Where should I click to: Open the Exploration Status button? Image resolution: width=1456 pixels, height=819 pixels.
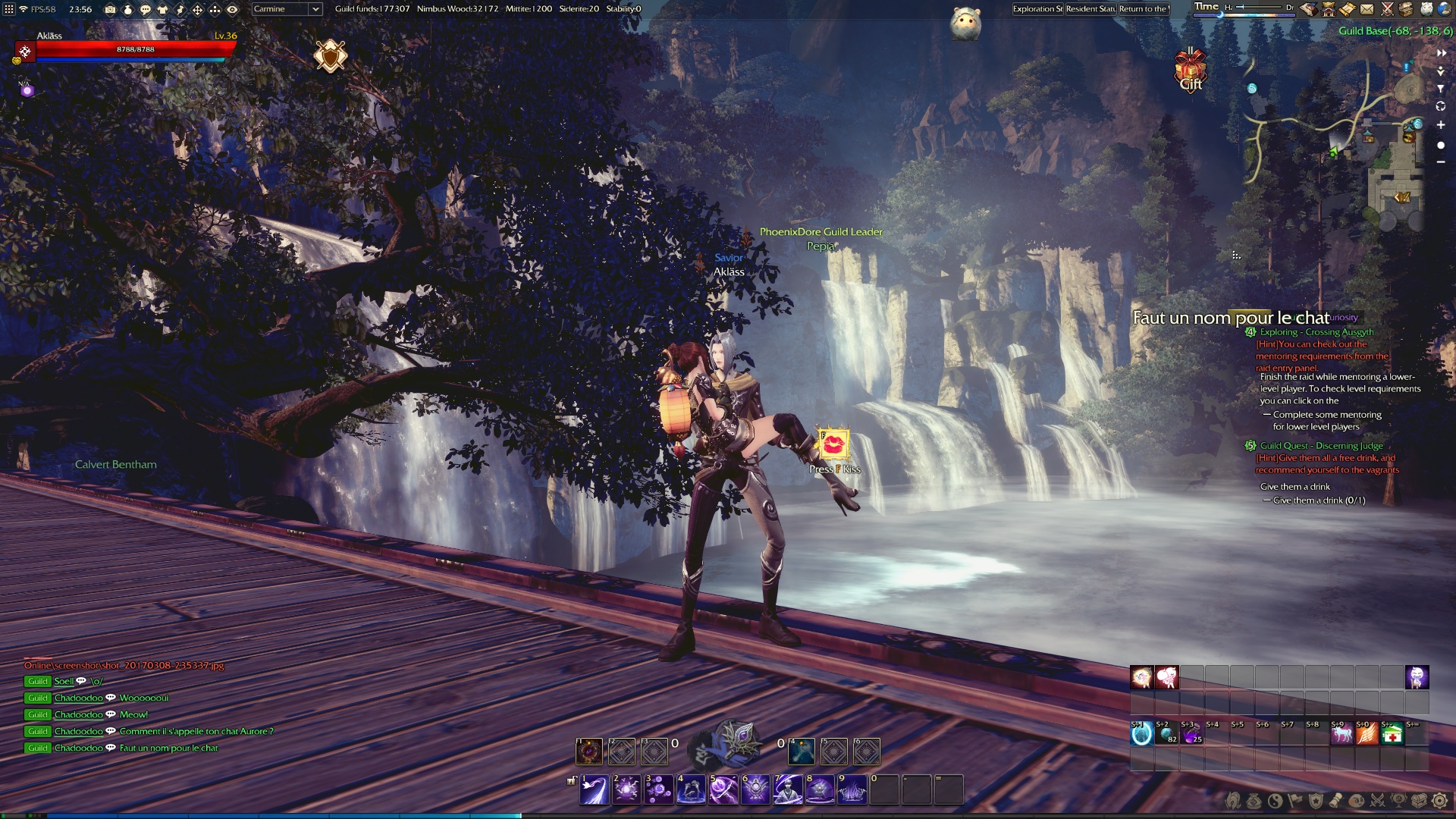(1037, 9)
